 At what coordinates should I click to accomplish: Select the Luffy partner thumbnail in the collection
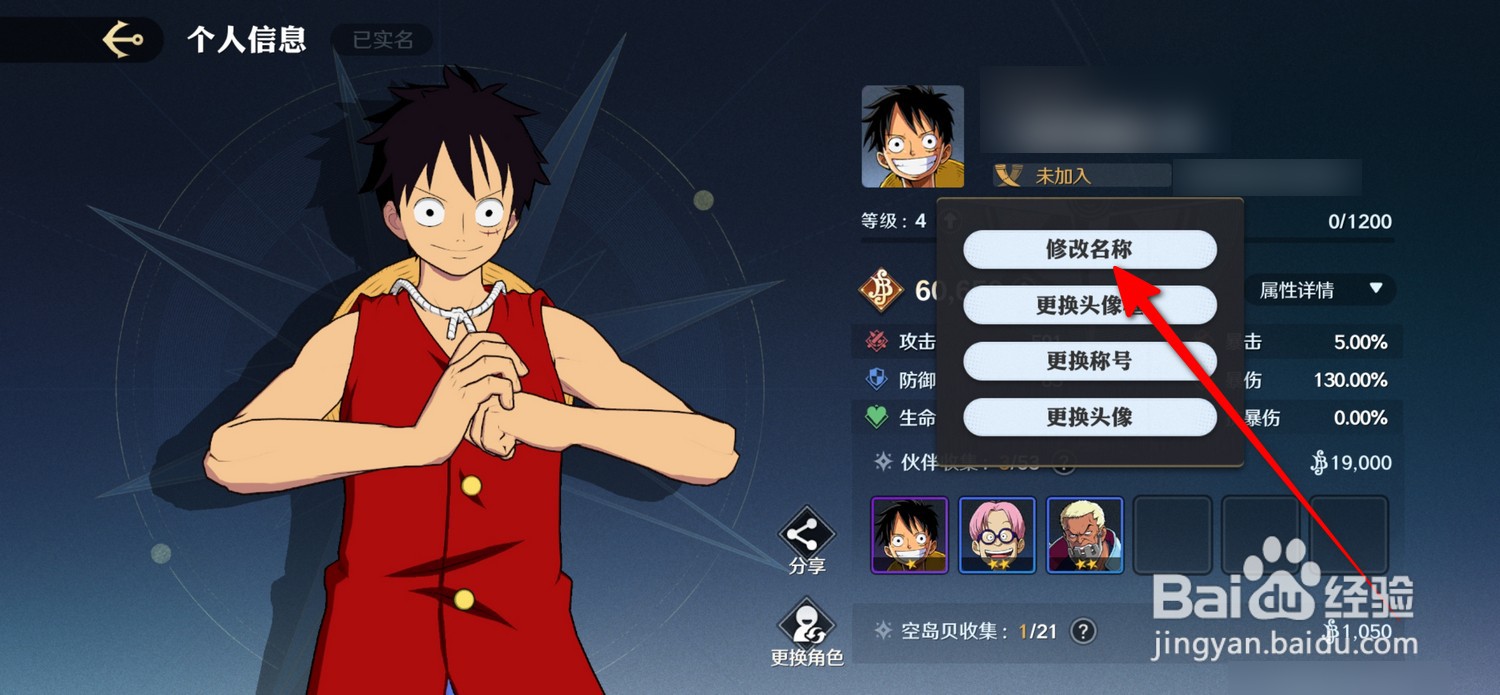point(909,535)
